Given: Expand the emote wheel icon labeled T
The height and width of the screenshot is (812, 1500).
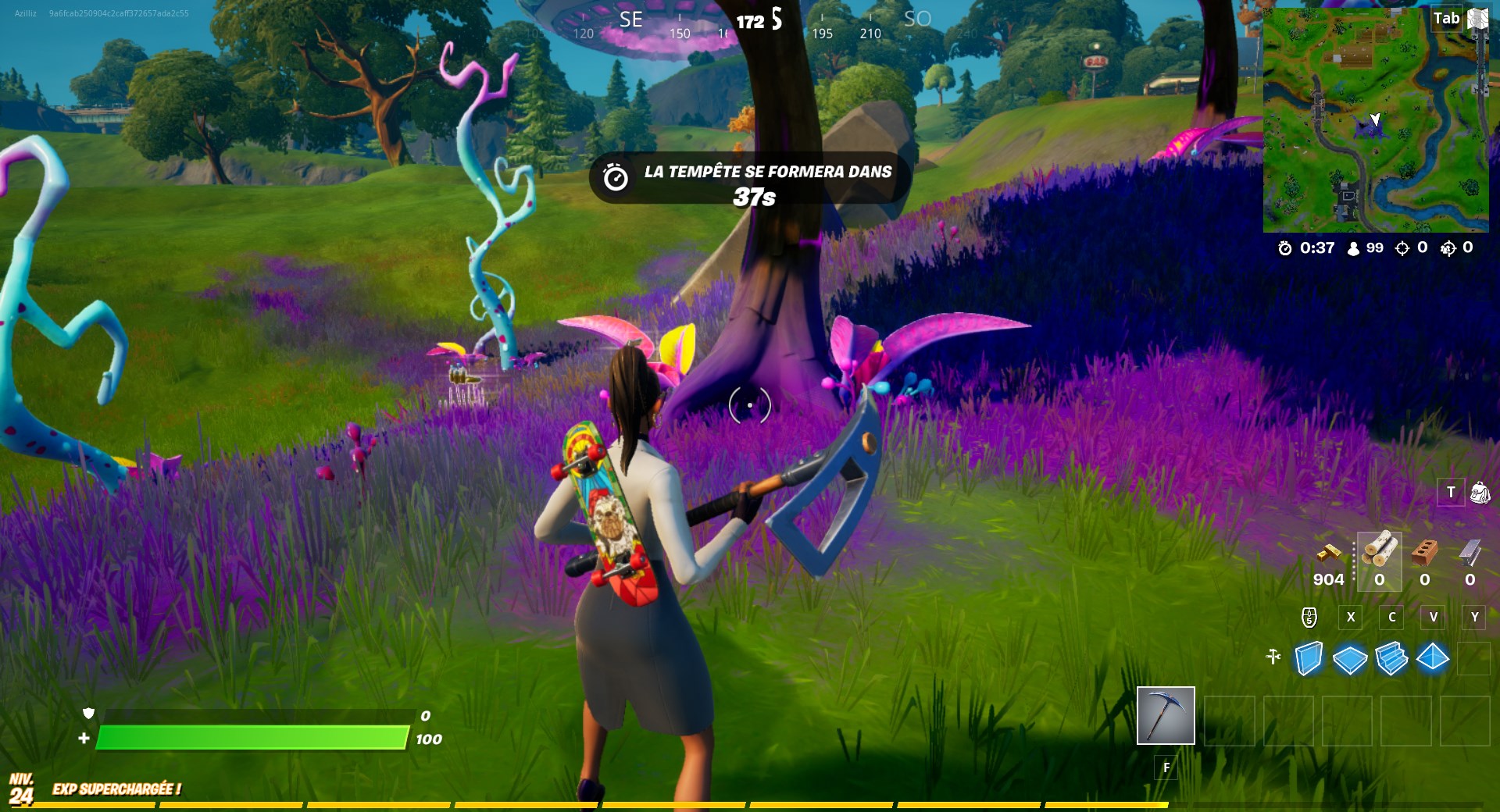Looking at the screenshot, I should coord(1450,492).
